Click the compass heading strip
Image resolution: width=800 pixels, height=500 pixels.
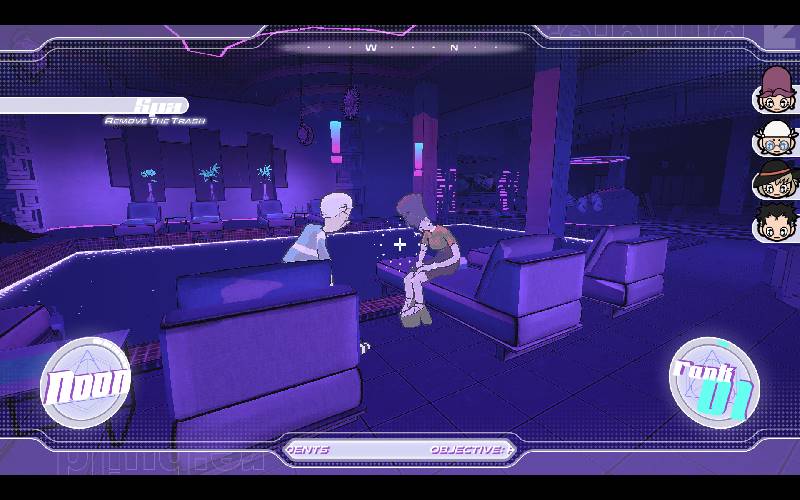[400, 47]
